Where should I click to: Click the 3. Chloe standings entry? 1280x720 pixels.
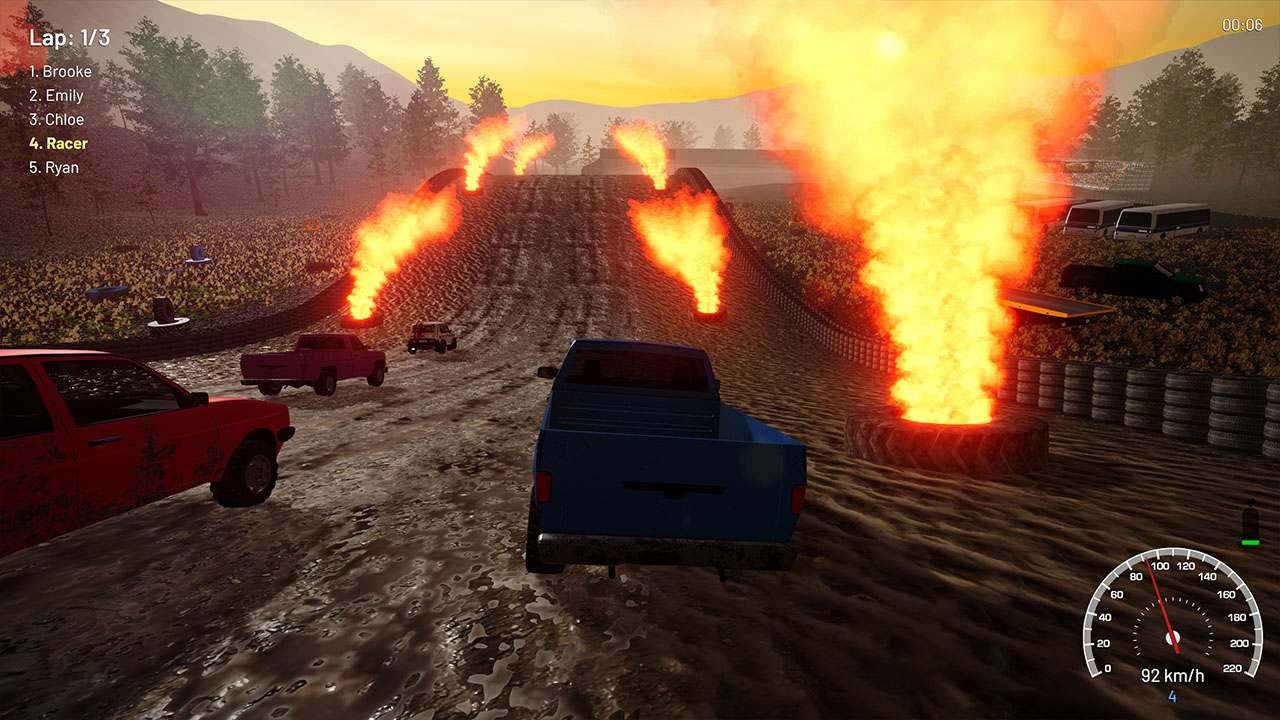coord(56,119)
